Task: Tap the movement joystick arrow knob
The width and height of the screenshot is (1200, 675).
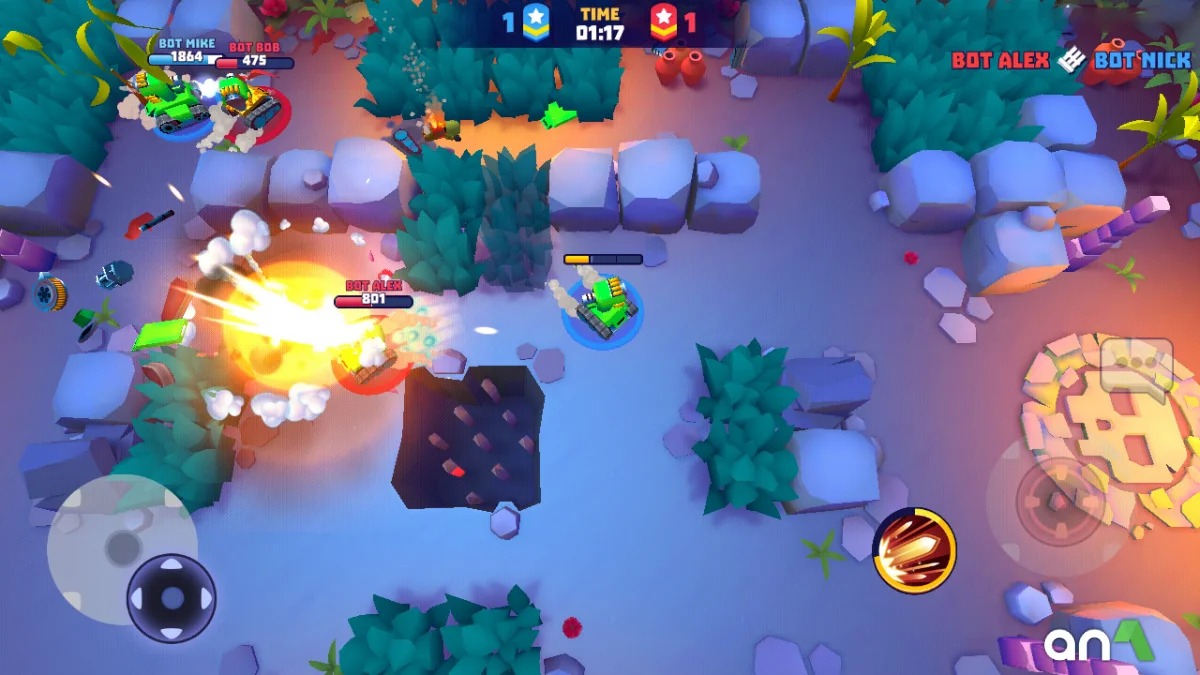Action: coord(172,598)
